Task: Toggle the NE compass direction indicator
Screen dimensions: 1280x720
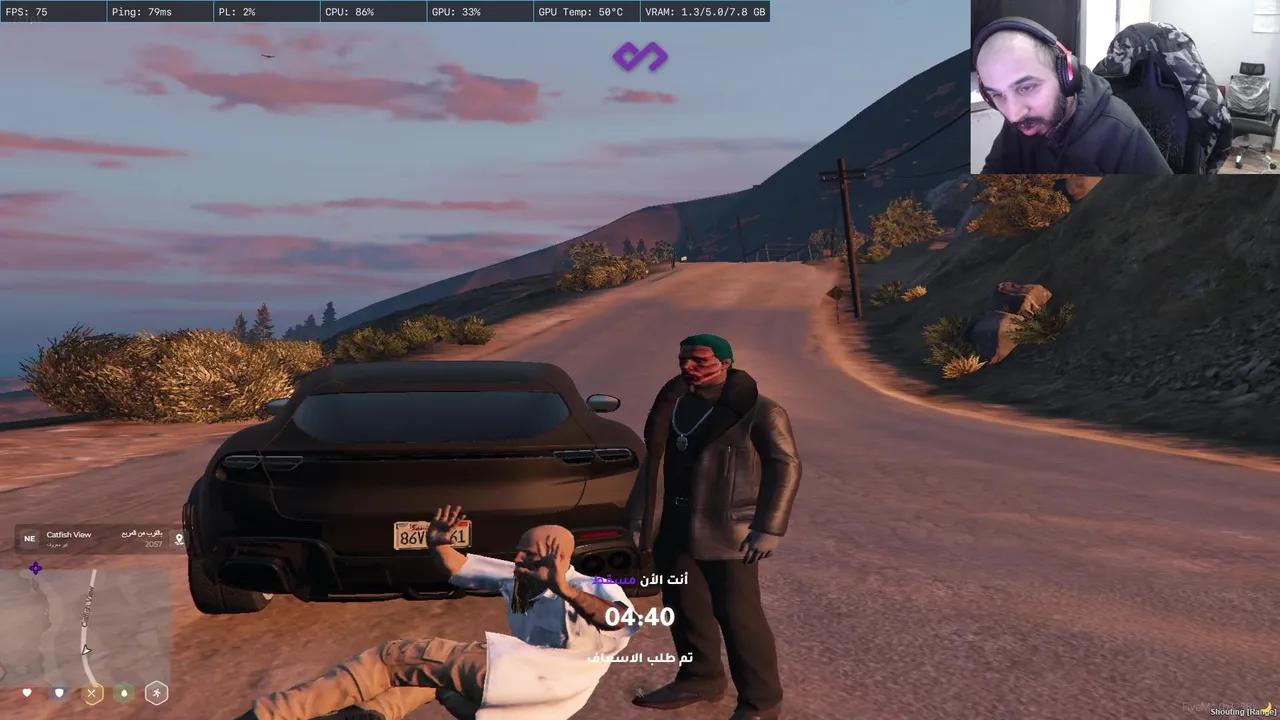Action: [x=30, y=538]
